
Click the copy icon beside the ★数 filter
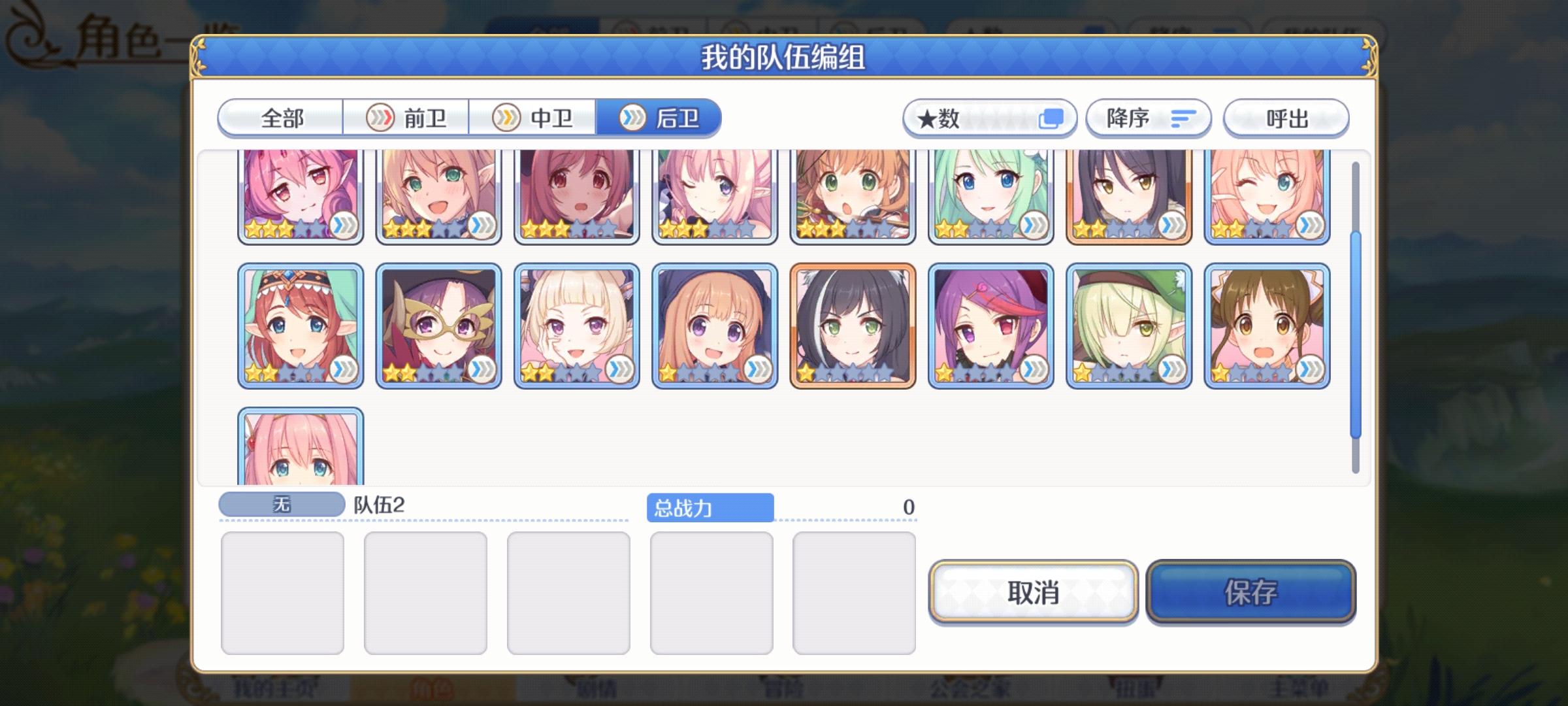pos(1053,118)
